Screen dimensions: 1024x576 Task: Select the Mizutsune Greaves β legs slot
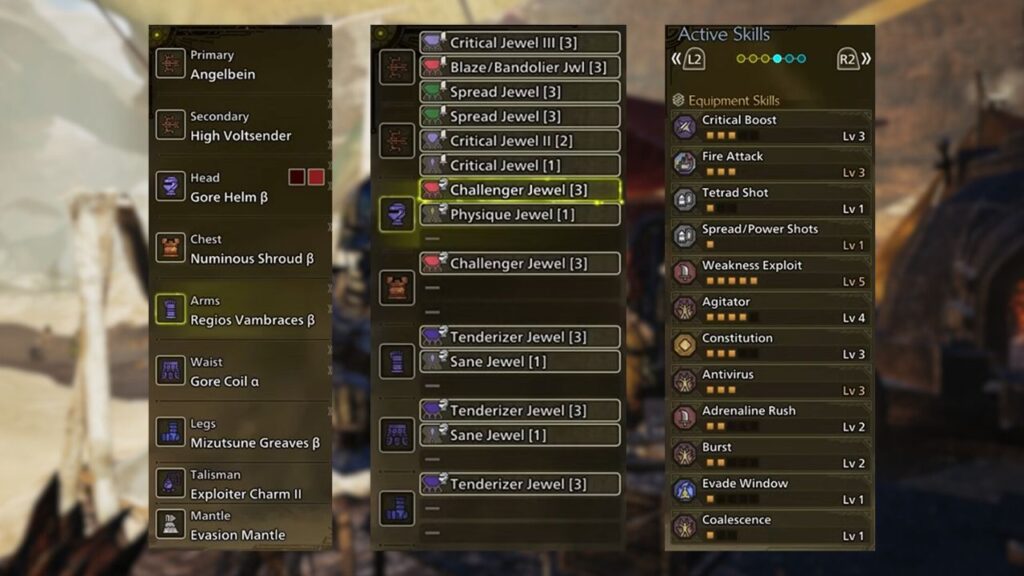point(240,433)
